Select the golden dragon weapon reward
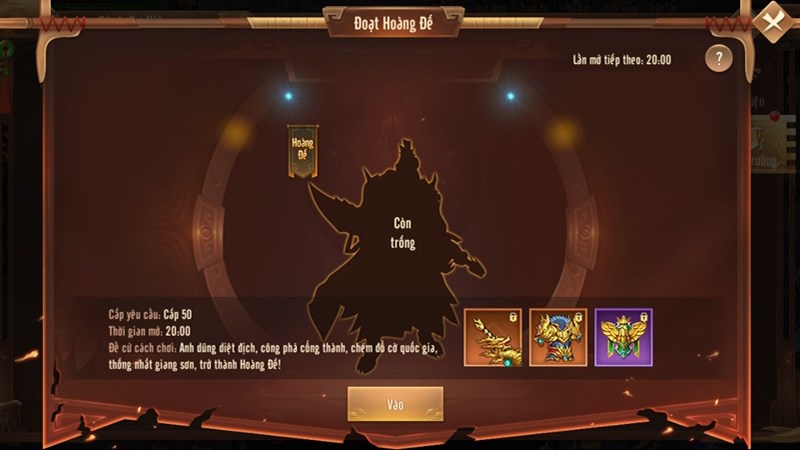 point(493,337)
